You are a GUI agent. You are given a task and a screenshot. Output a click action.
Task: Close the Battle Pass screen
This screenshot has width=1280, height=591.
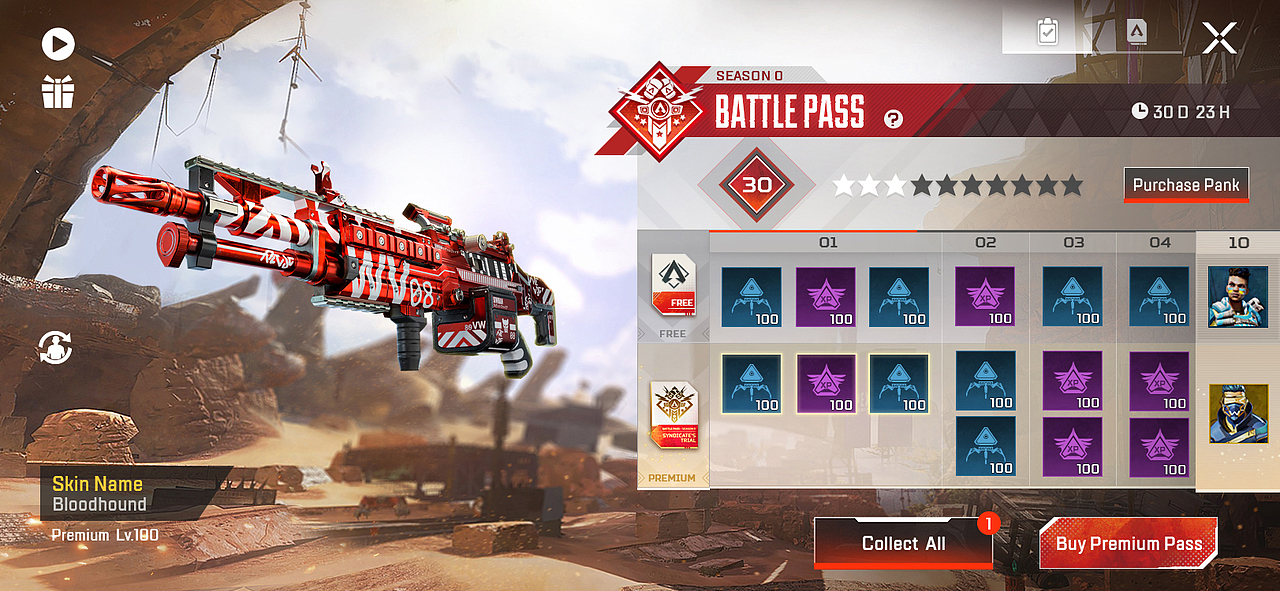[1219, 39]
